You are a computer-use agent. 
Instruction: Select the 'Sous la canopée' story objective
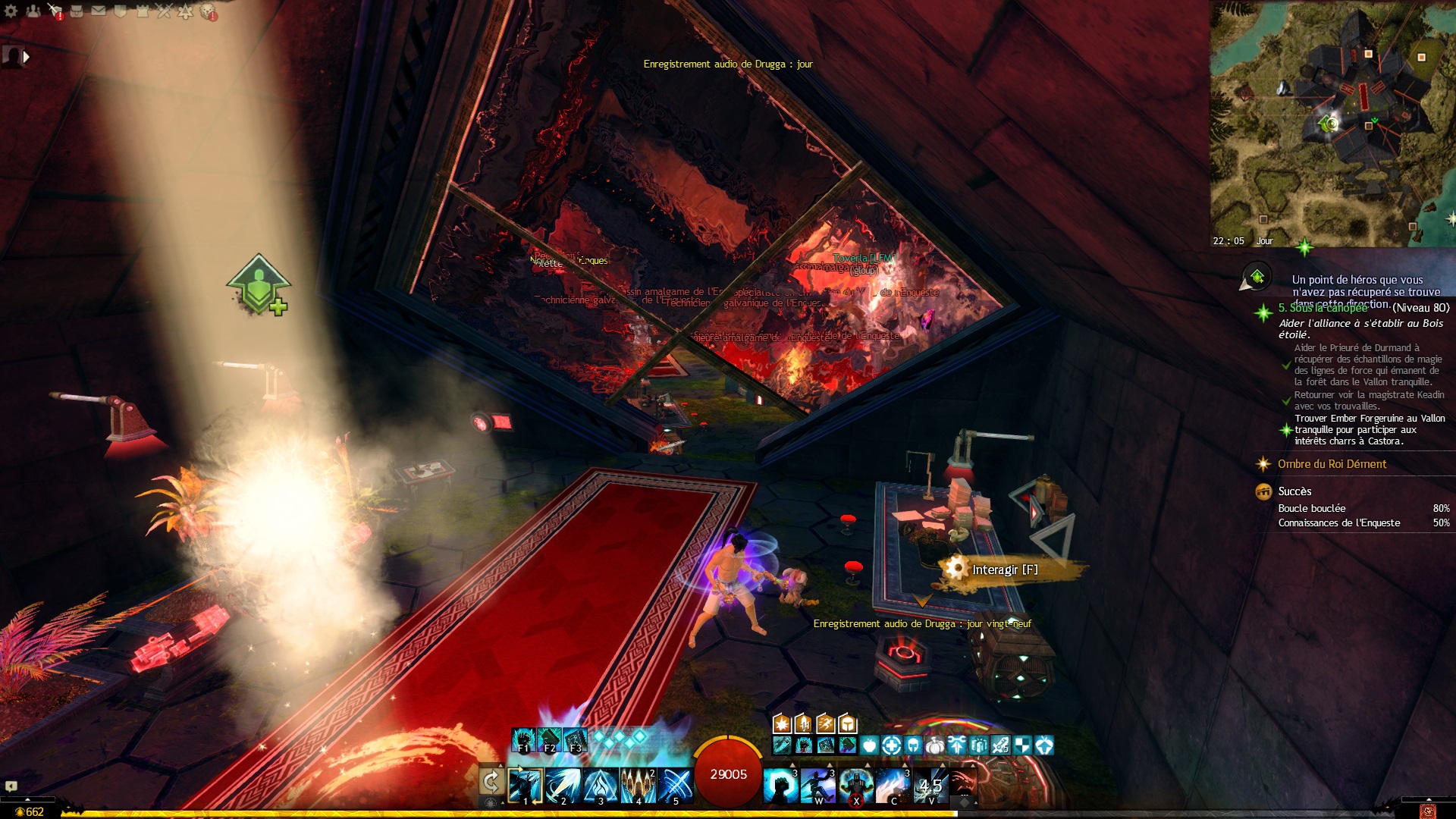point(1323,309)
